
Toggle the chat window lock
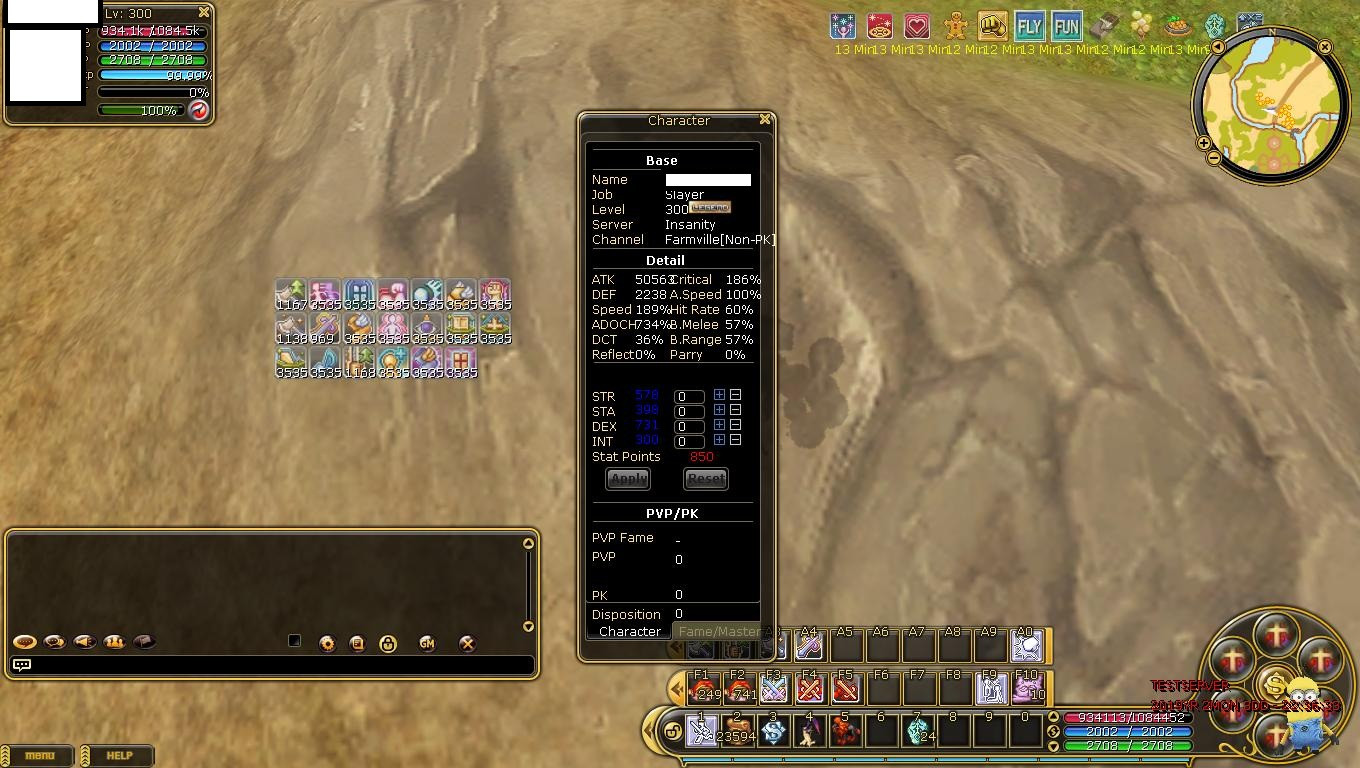(x=388, y=644)
